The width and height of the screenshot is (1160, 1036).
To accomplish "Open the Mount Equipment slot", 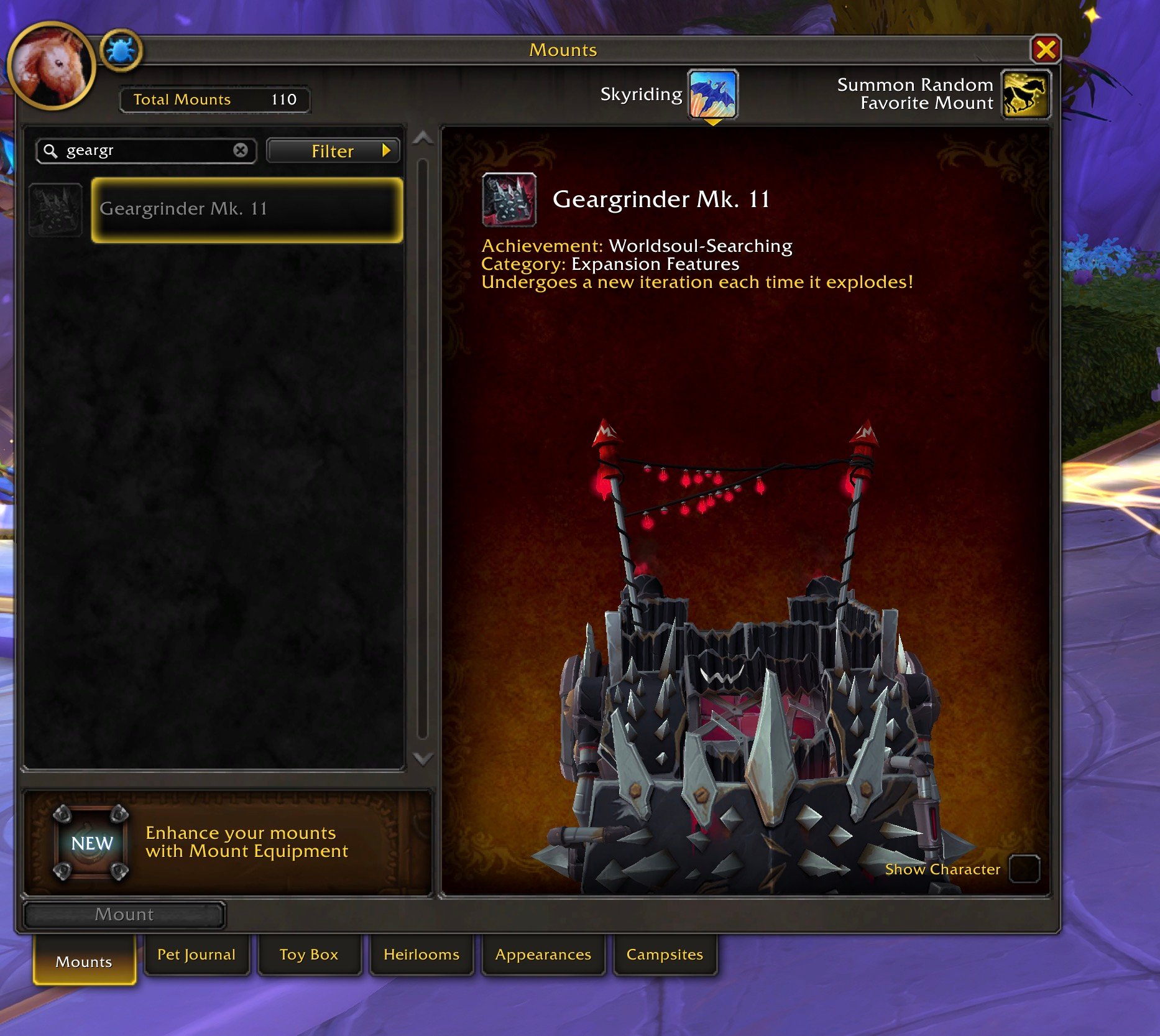I will 91,843.
